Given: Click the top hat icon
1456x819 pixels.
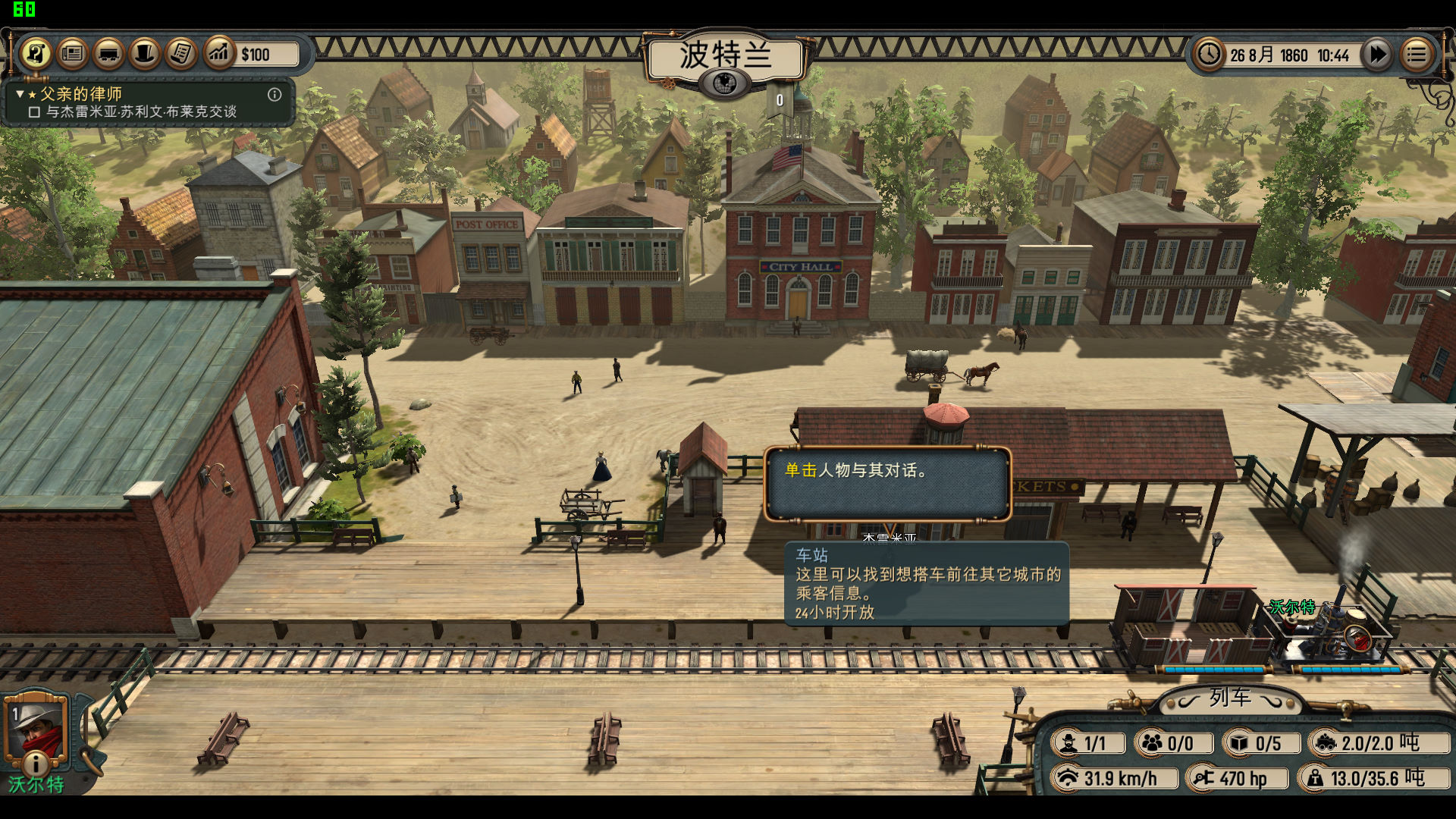Looking at the screenshot, I should click(x=145, y=54).
